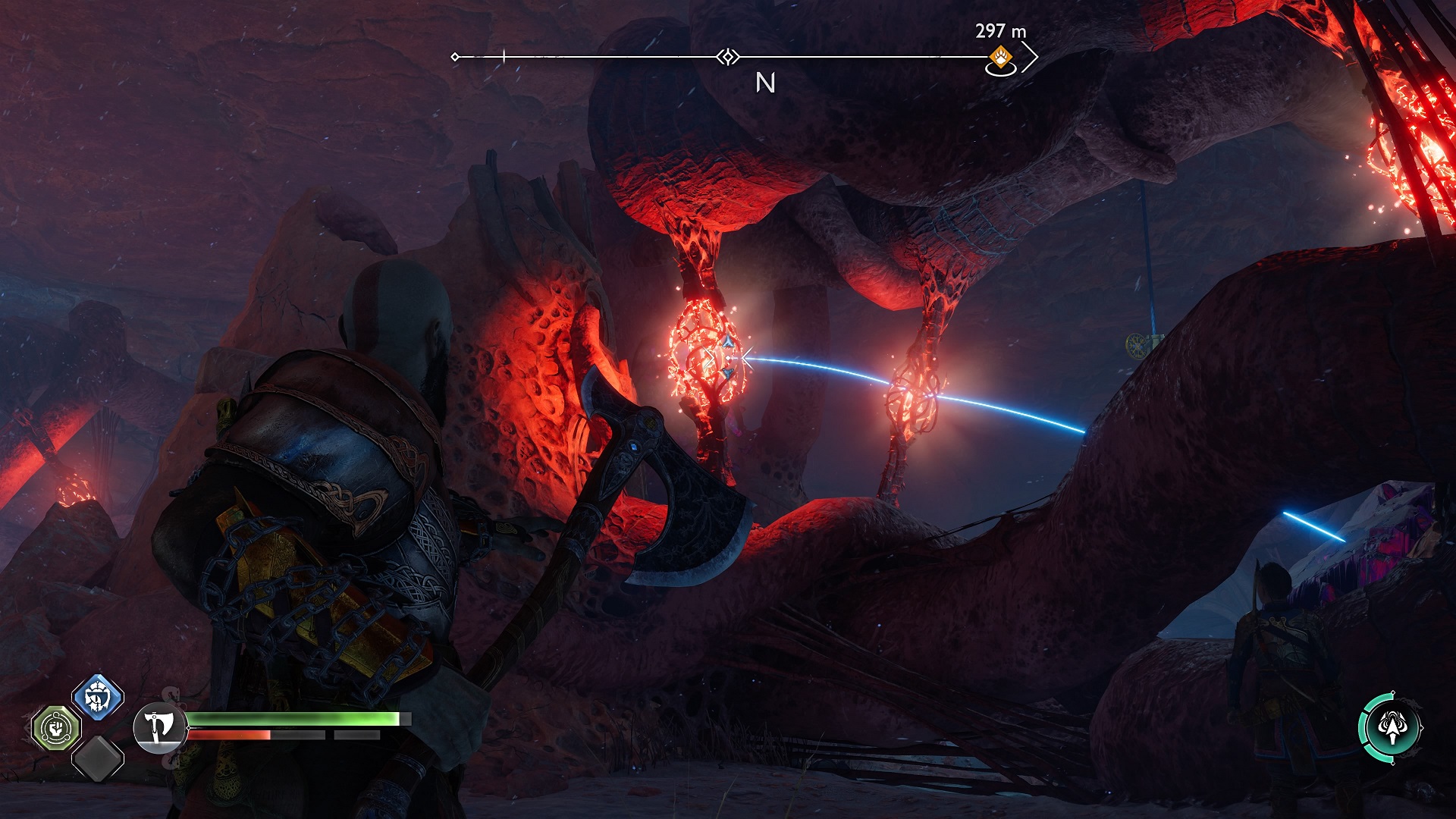Trigger the green fist ability icon
The height and width of the screenshot is (819, 1456).
(56, 729)
